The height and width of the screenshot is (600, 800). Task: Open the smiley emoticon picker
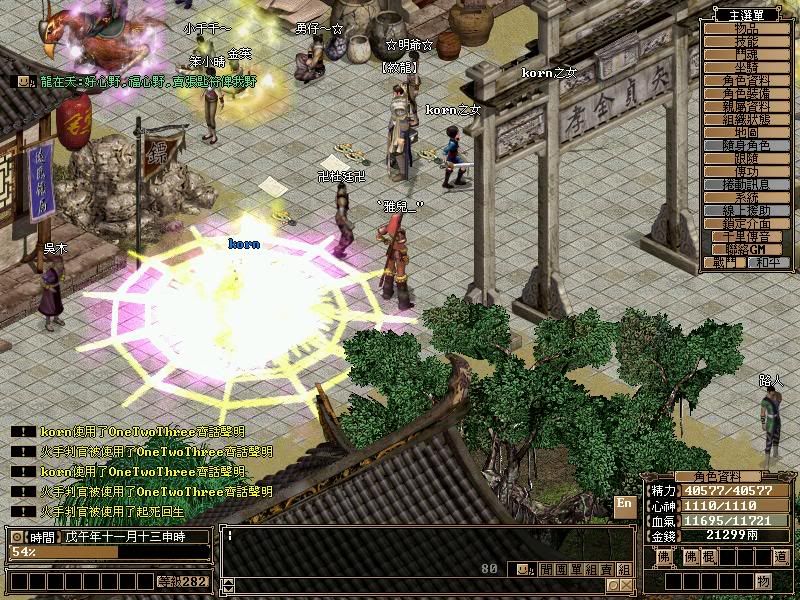(x=522, y=569)
